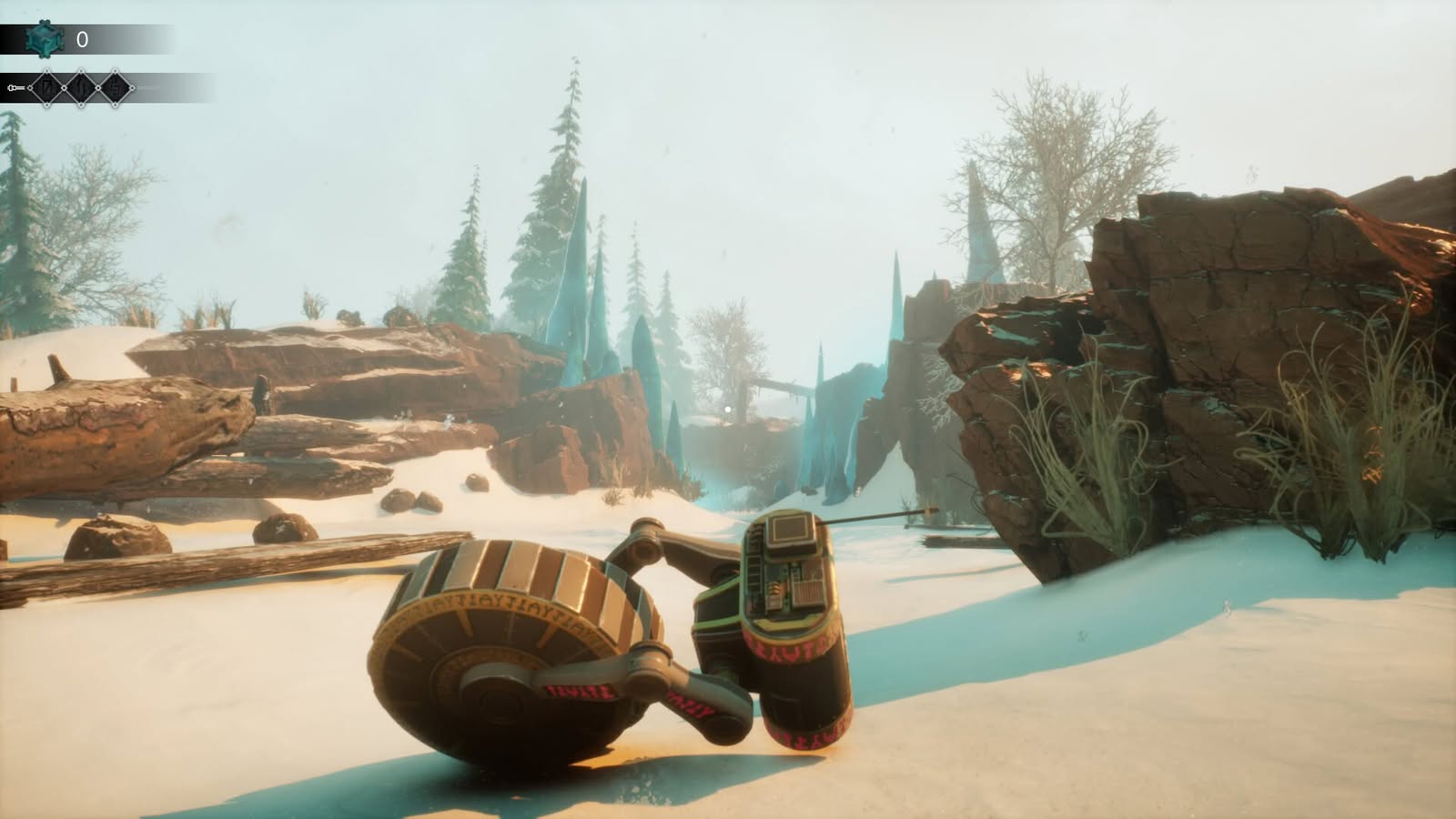Click the gradient bar behind the counter
The height and width of the screenshot is (819, 1456).
pyautogui.click(x=136, y=38)
